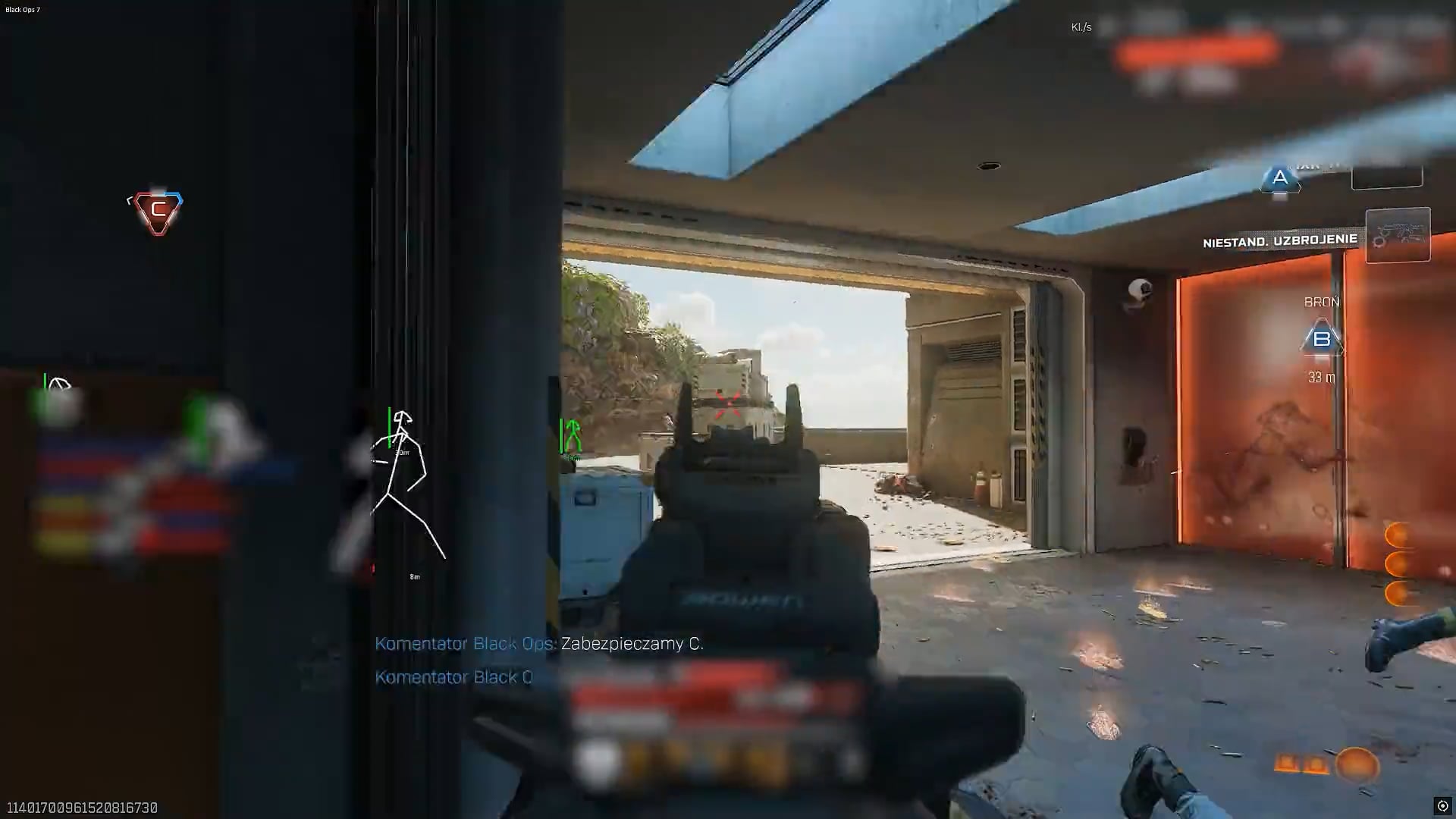The image size is (1456, 819).
Task: Open the Black Ops 7 label top-left
Action: pyautogui.click(x=23, y=10)
